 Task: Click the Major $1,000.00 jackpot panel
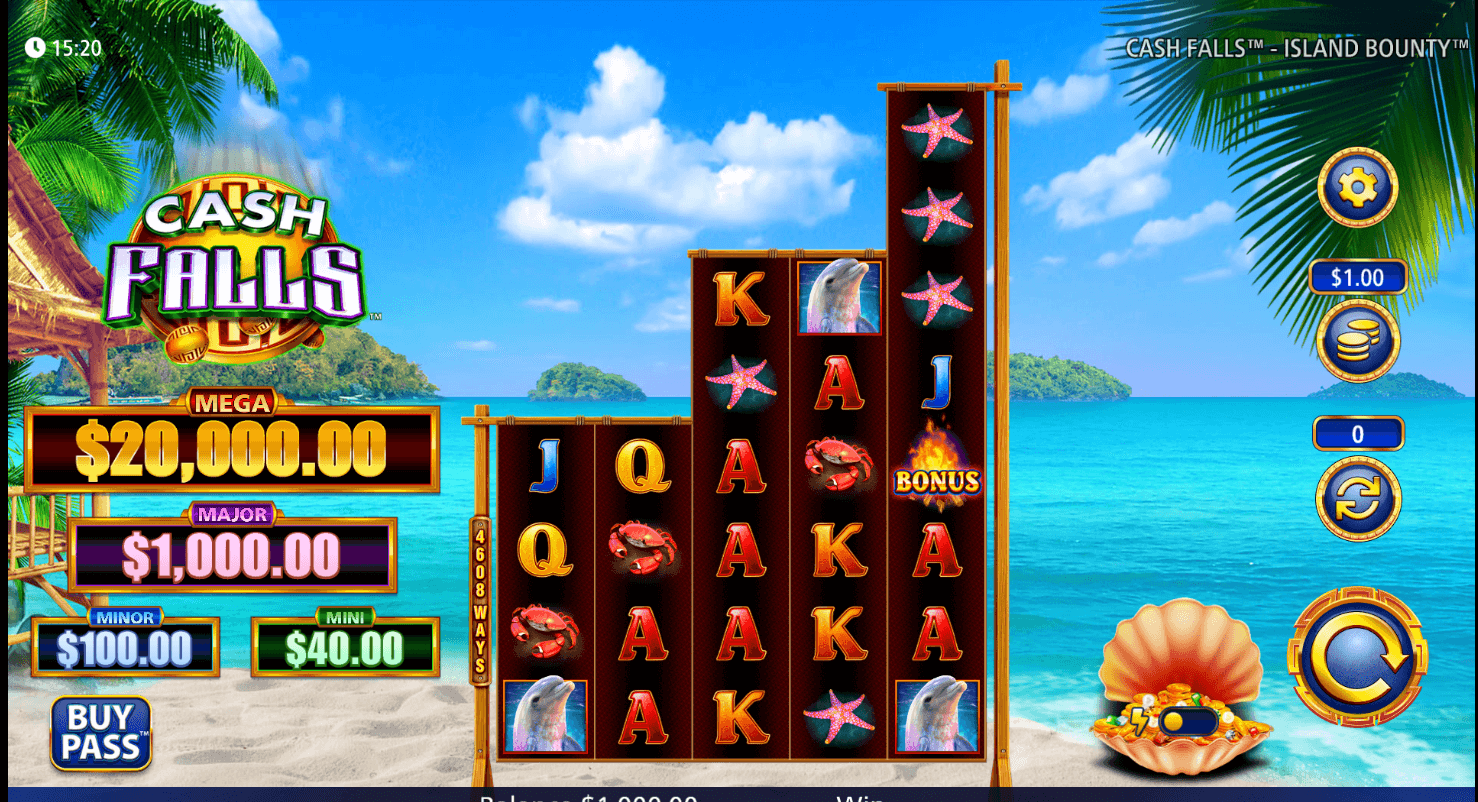pyautogui.click(x=233, y=551)
